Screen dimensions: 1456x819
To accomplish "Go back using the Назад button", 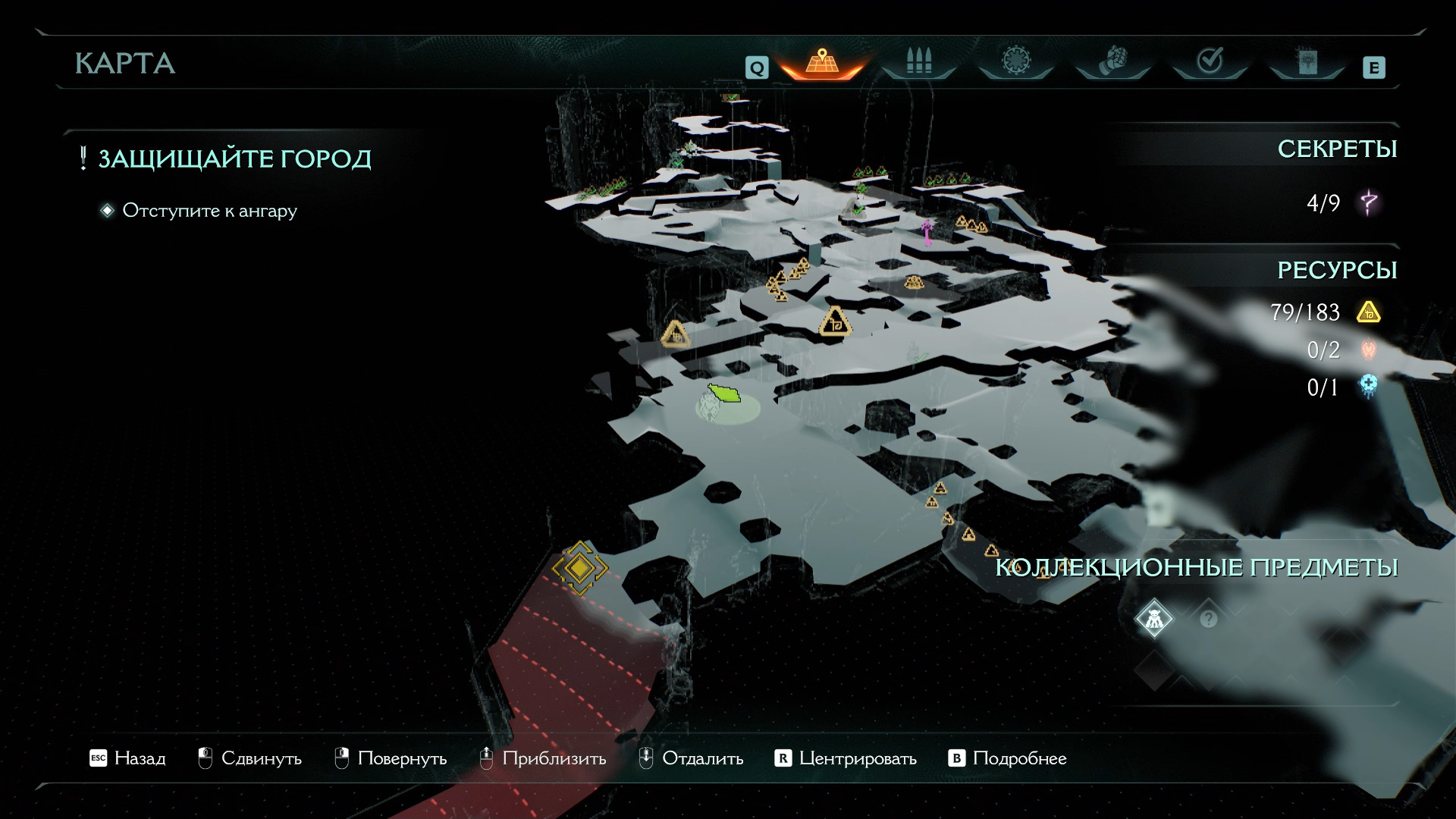I will tap(127, 758).
